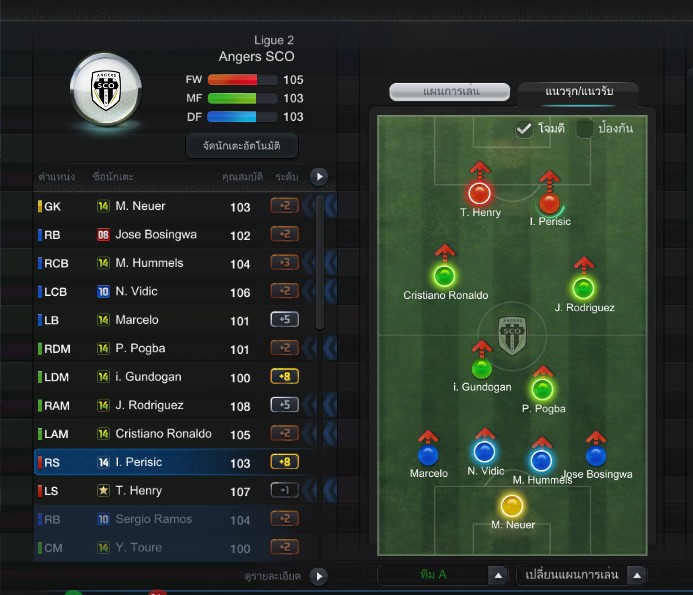693x595 pixels.
Task: Show player details with the arrow button
Action: [318, 576]
